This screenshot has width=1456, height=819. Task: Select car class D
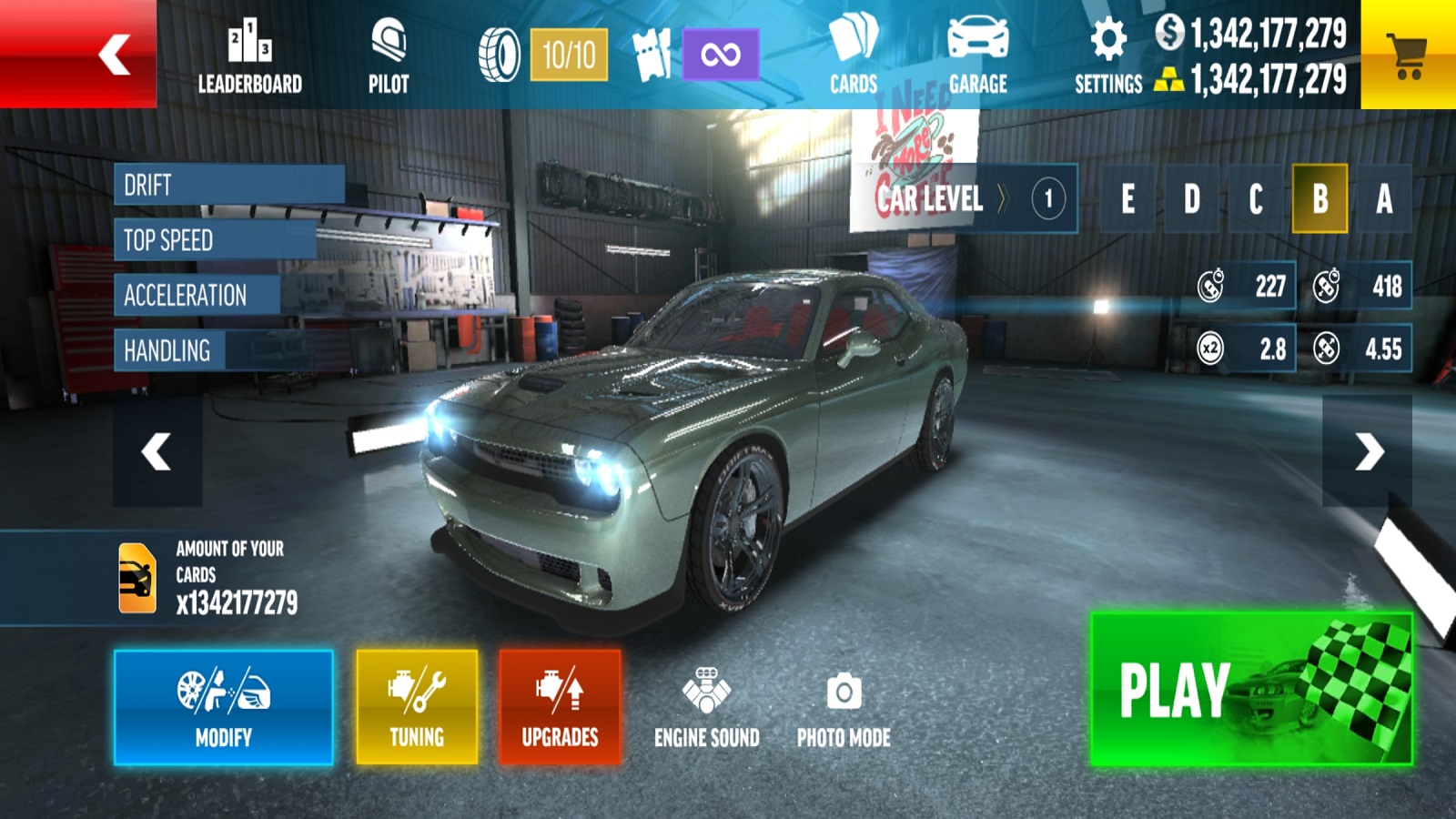click(x=1192, y=198)
